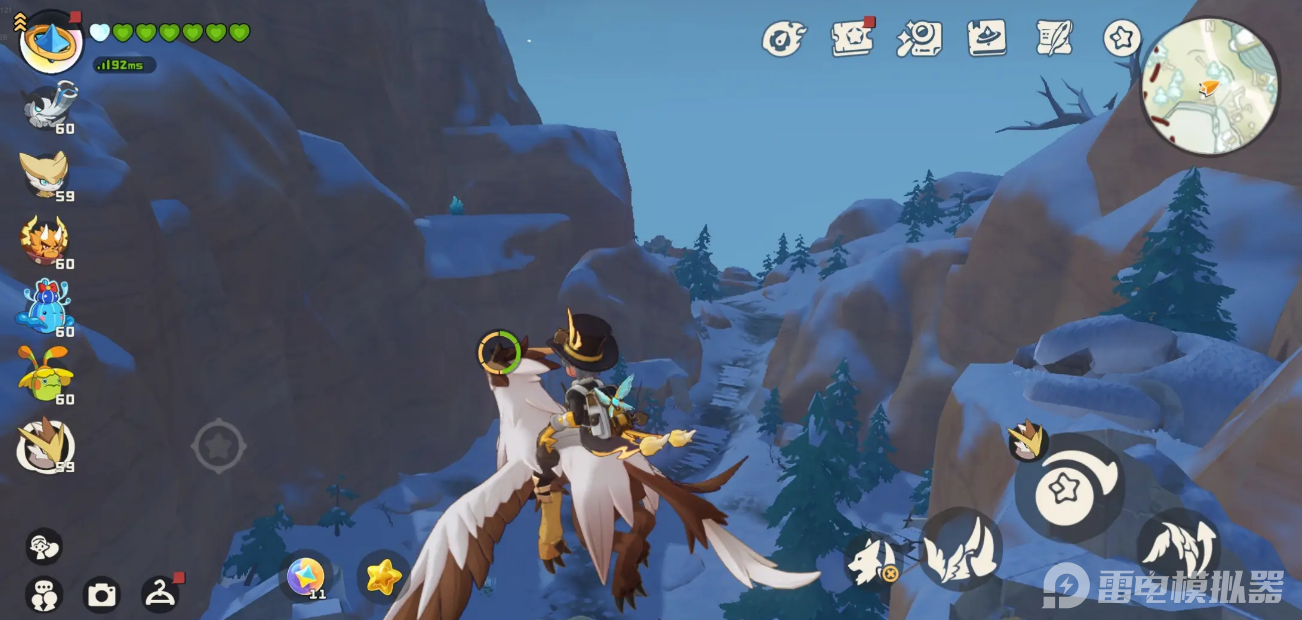This screenshot has height=620, width=1302.
Task: Tap the wing-with-arrow ascend button
Action: click(1178, 547)
